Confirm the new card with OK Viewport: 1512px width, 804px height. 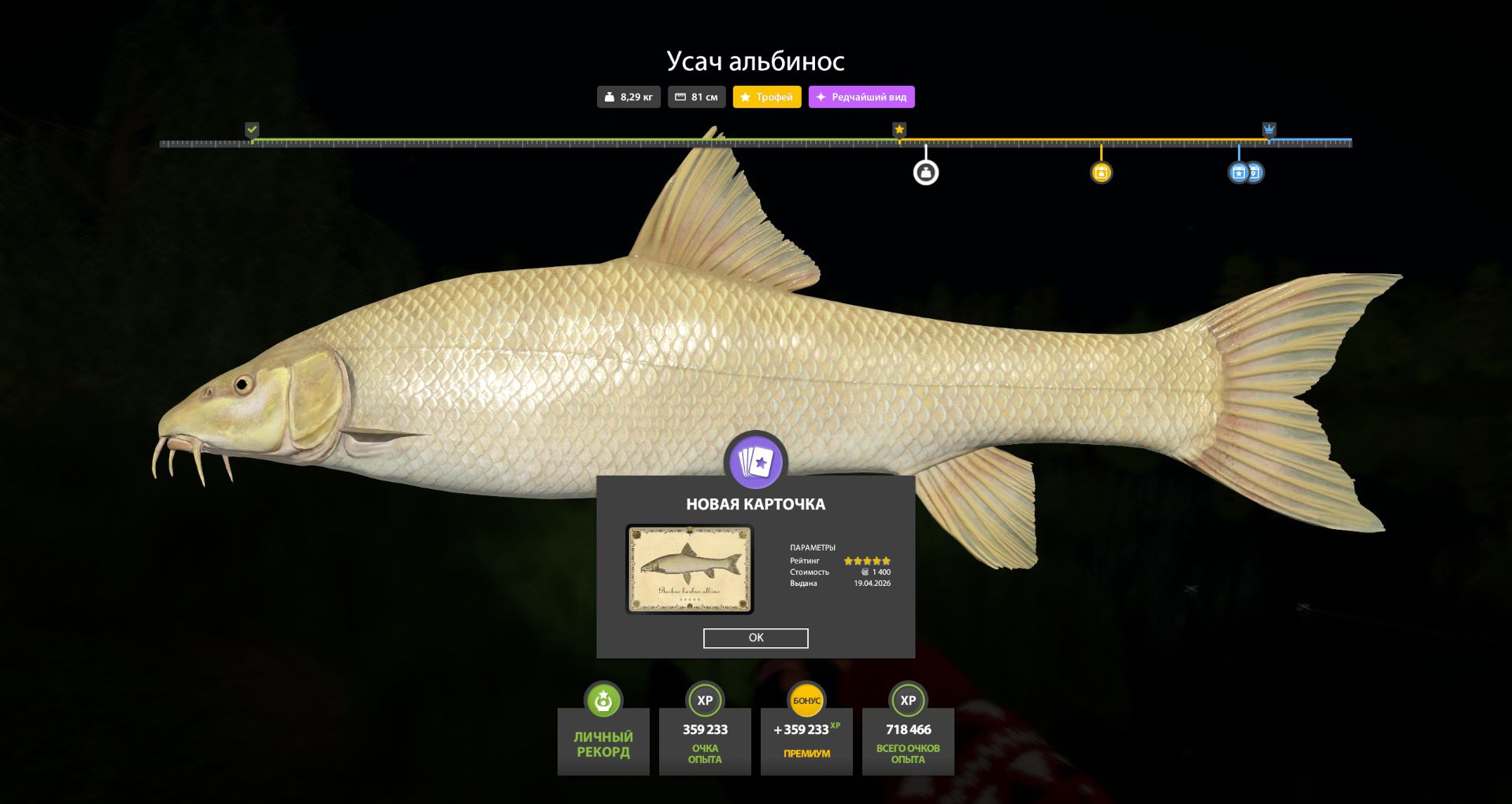pyautogui.click(x=755, y=638)
